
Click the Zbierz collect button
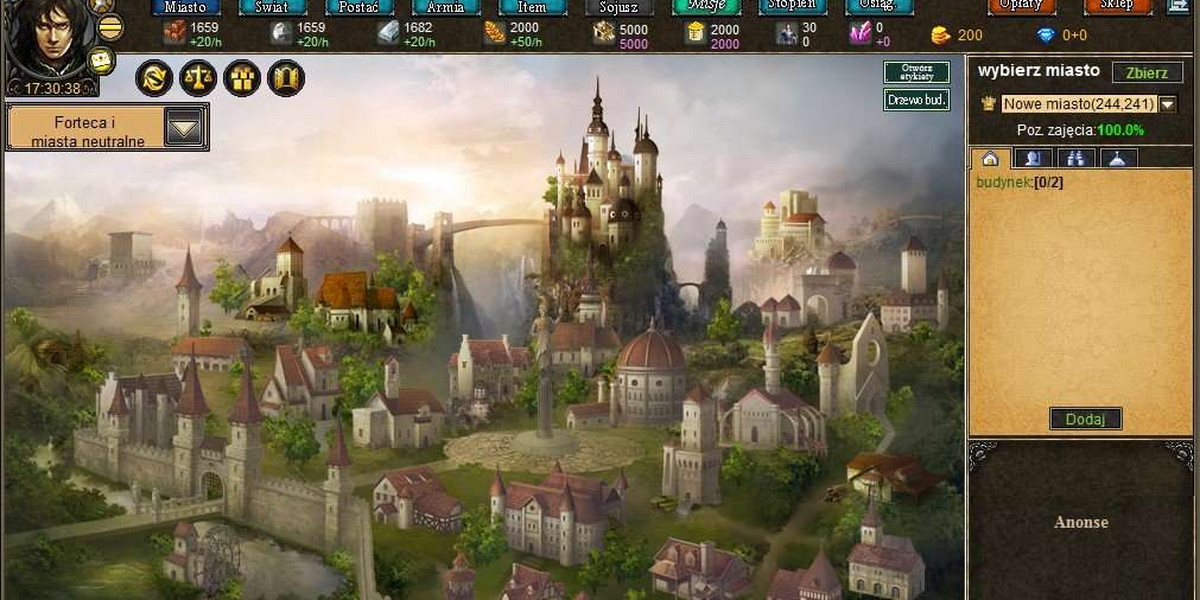[1147, 72]
